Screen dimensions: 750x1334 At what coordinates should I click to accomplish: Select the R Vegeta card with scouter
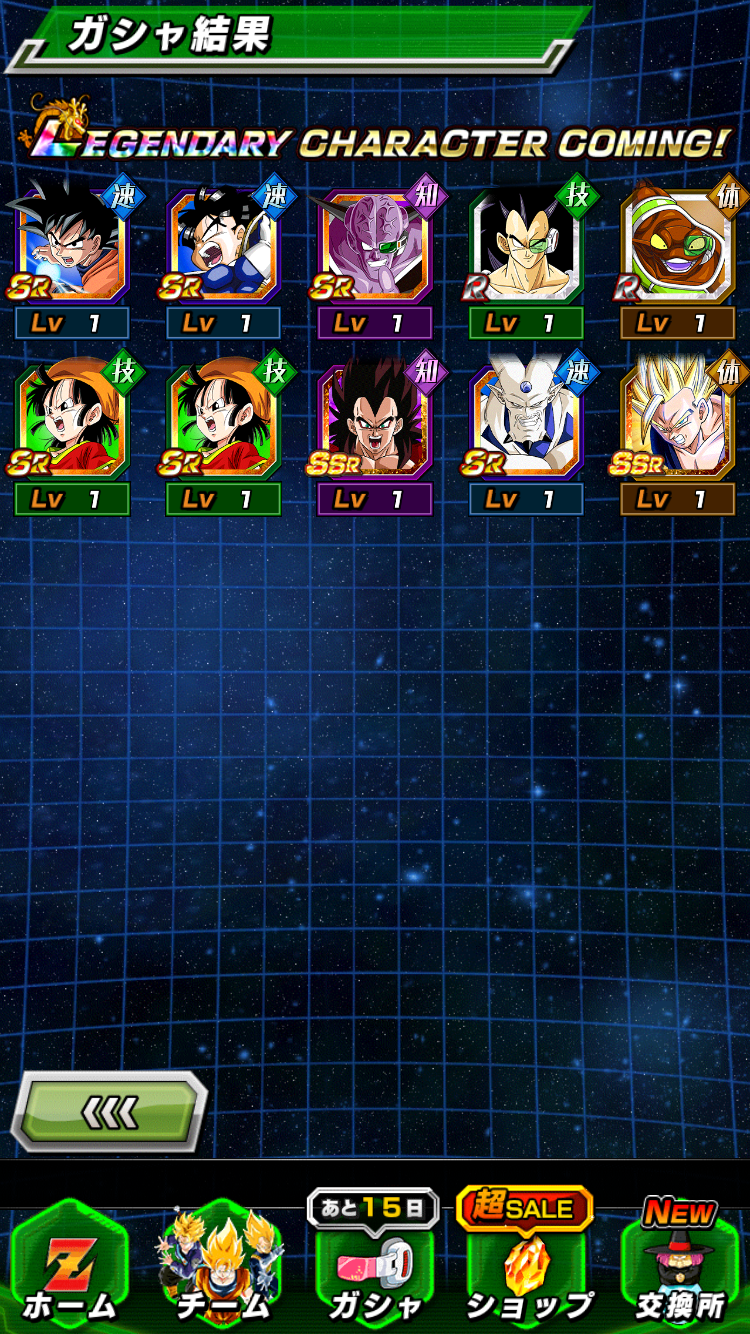[x=526, y=247]
